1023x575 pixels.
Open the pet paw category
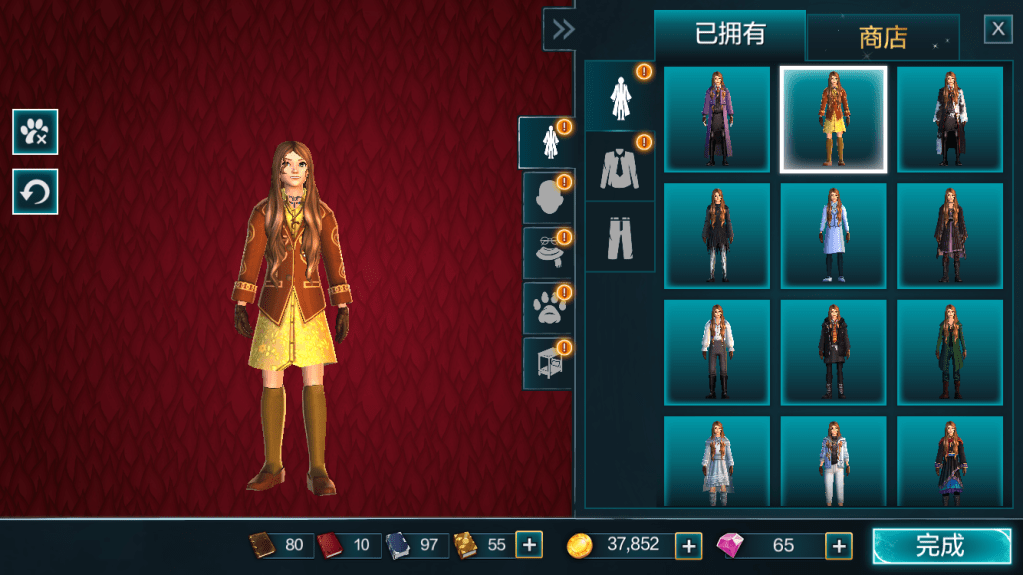tap(547, 308)
